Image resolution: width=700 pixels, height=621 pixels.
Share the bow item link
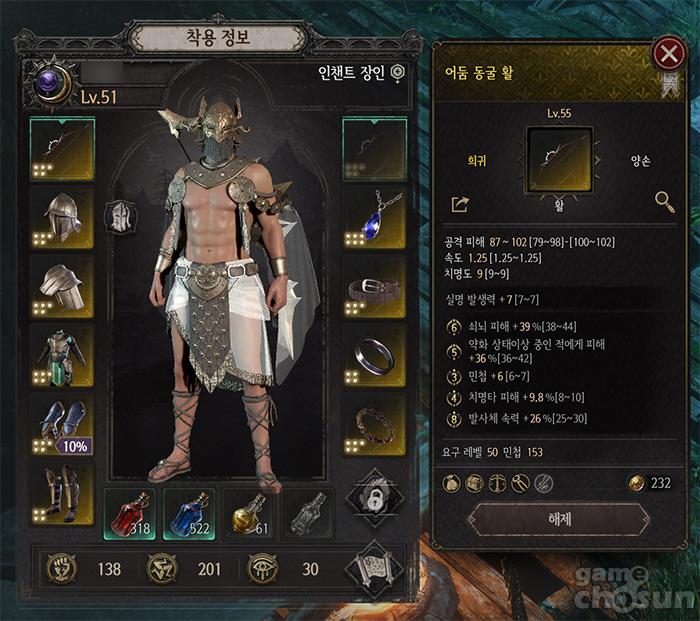point(460,204)
